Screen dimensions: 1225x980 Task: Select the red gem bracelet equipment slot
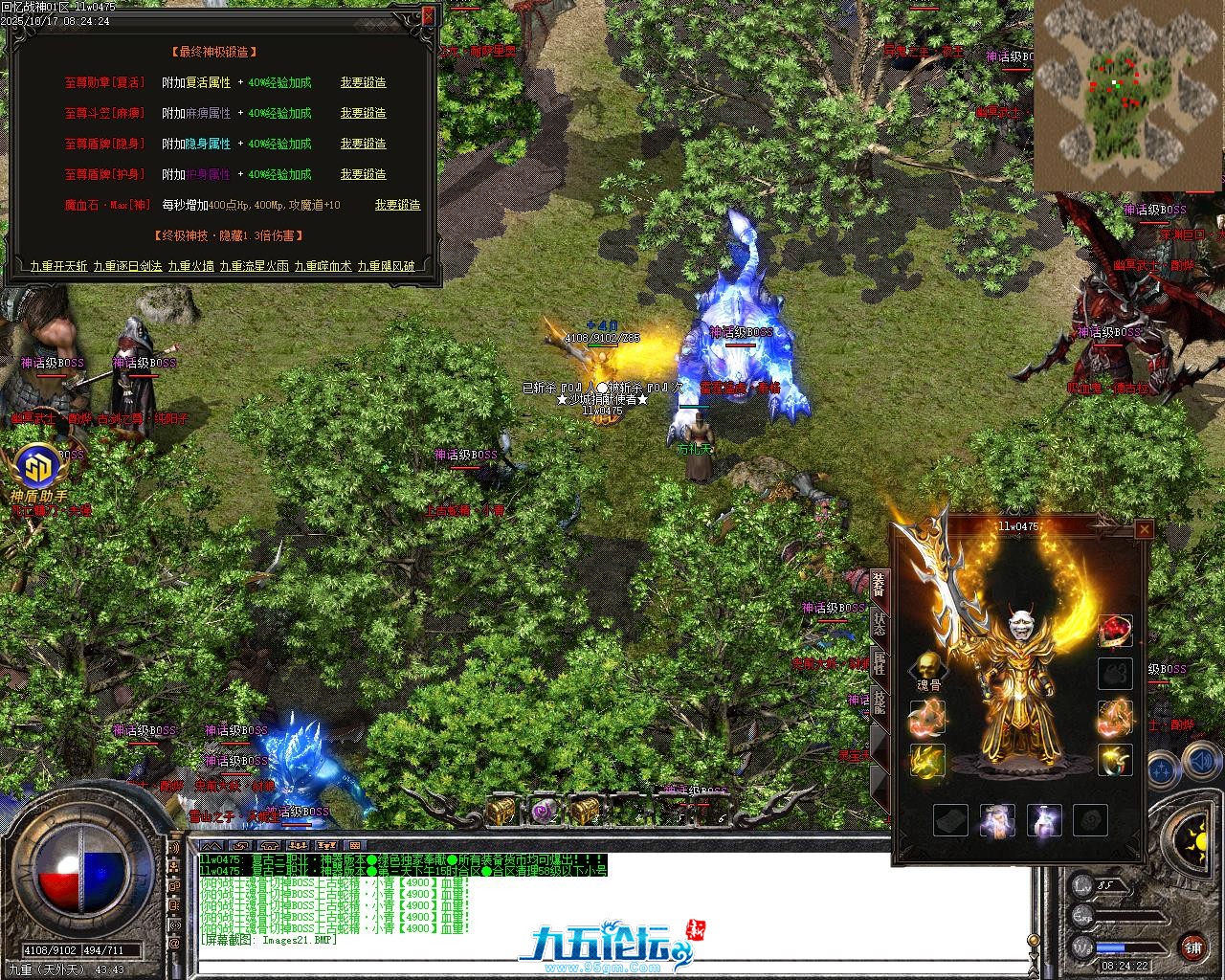(x=1115, y=632)
